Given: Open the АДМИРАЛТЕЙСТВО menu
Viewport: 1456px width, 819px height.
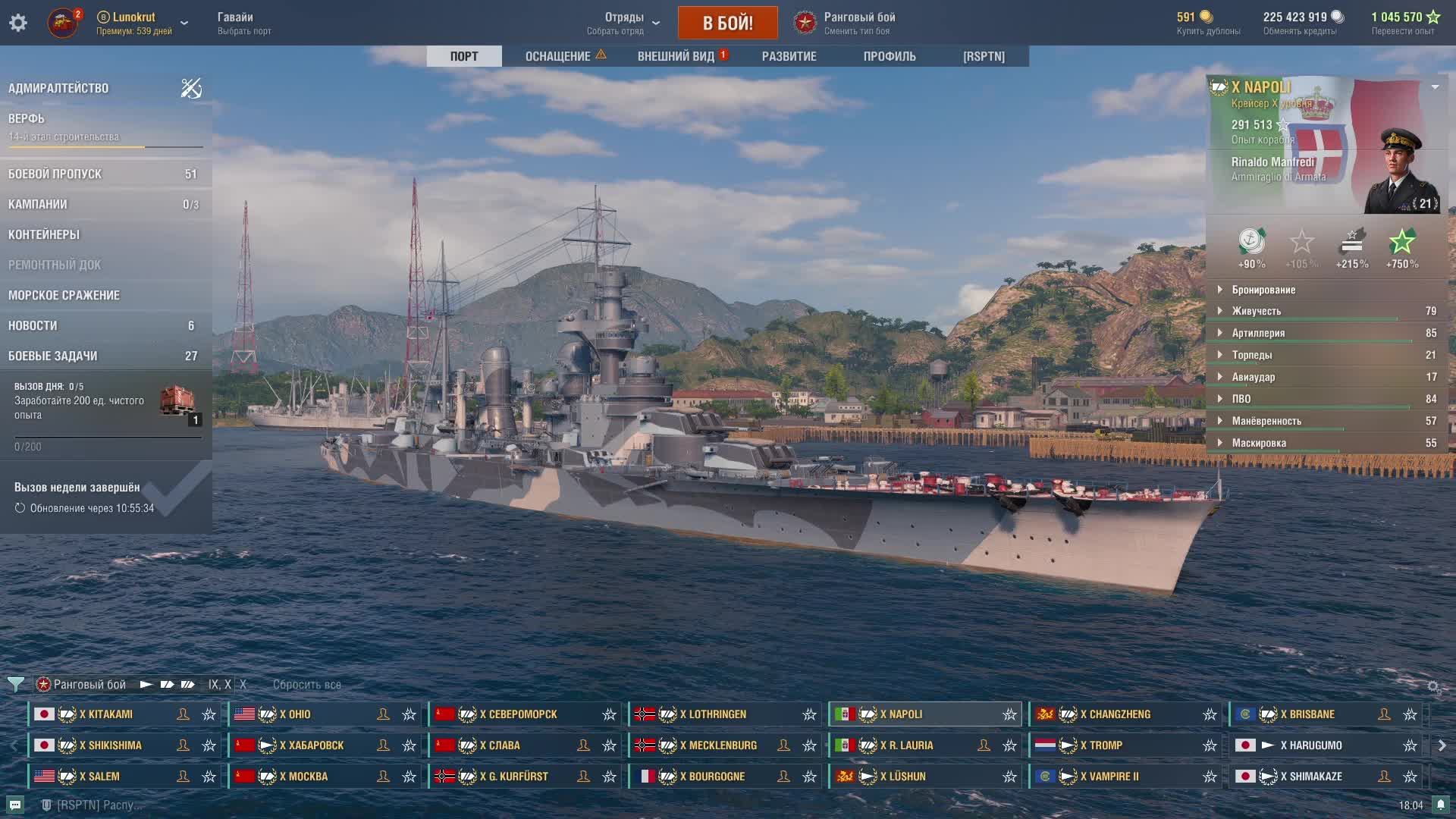Looking at the screenshot, I should 58,88.
